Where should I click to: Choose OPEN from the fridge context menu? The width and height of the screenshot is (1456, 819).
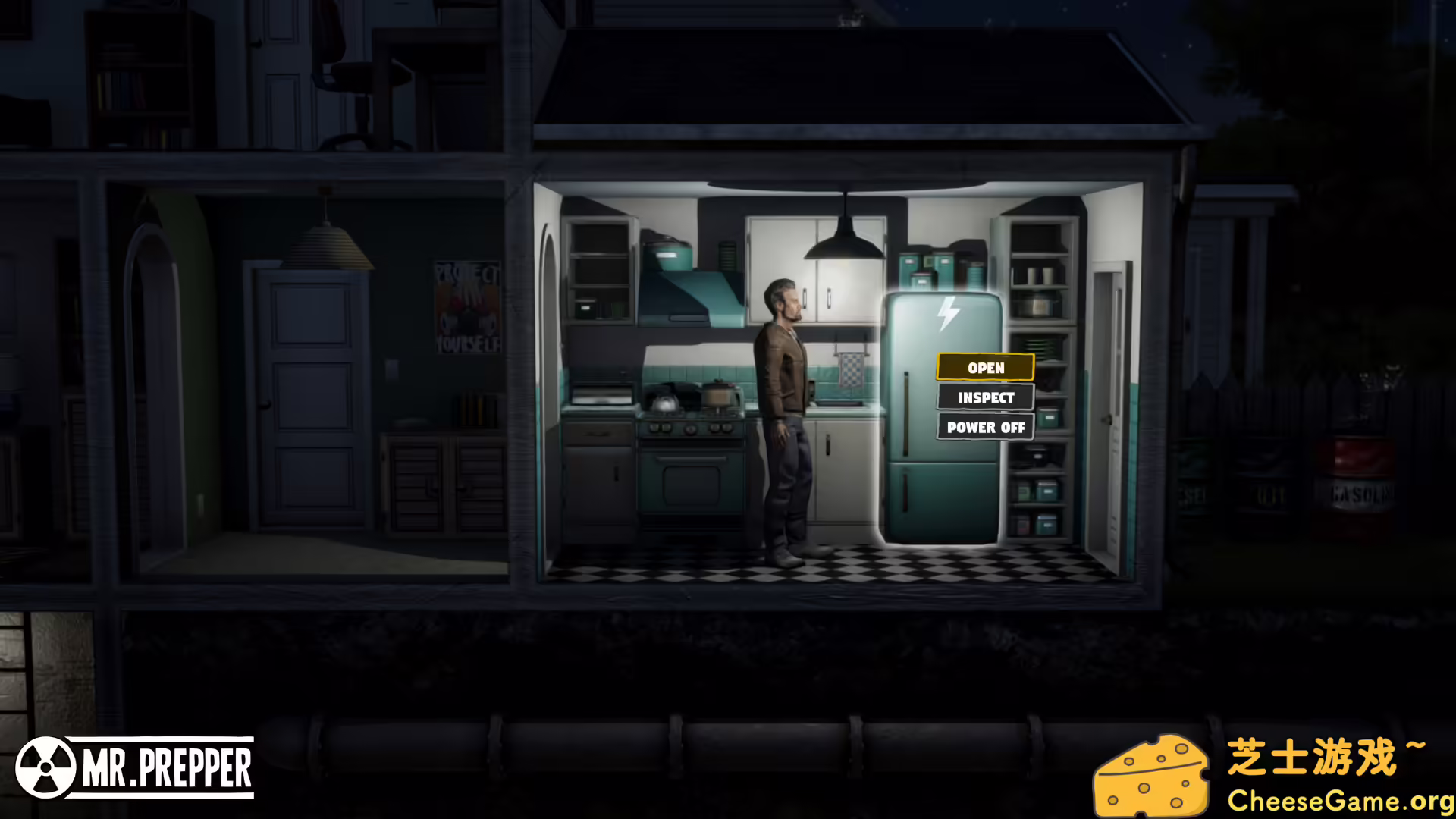(984, 368)
